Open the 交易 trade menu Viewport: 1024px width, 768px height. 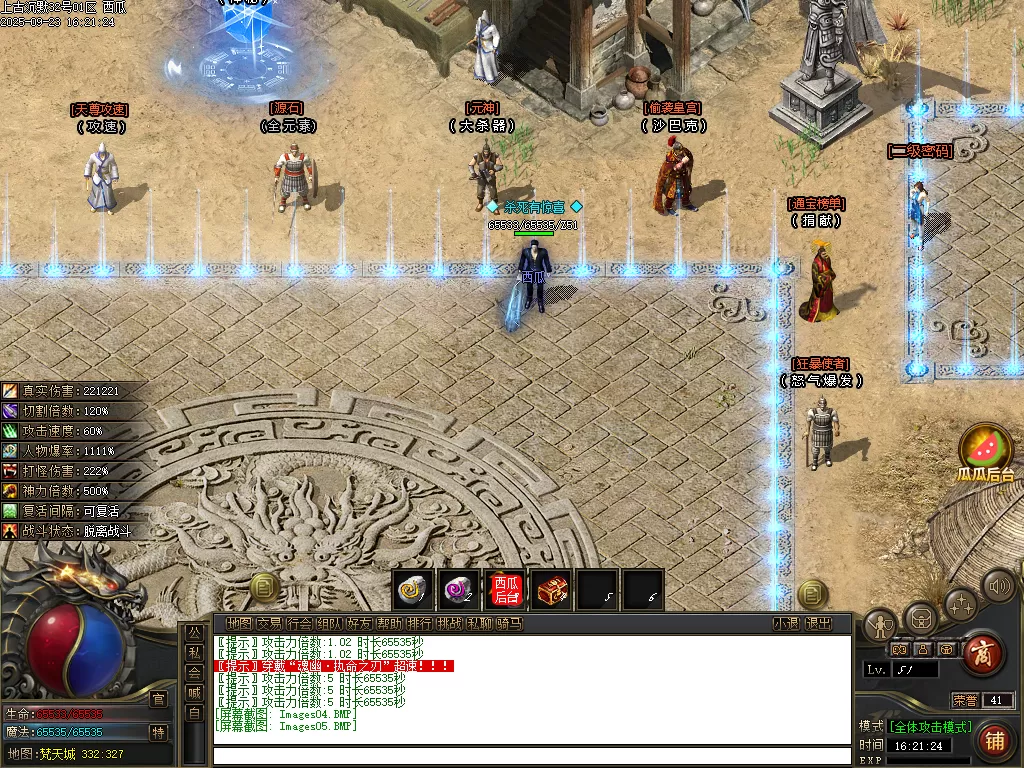coord(269,624)
